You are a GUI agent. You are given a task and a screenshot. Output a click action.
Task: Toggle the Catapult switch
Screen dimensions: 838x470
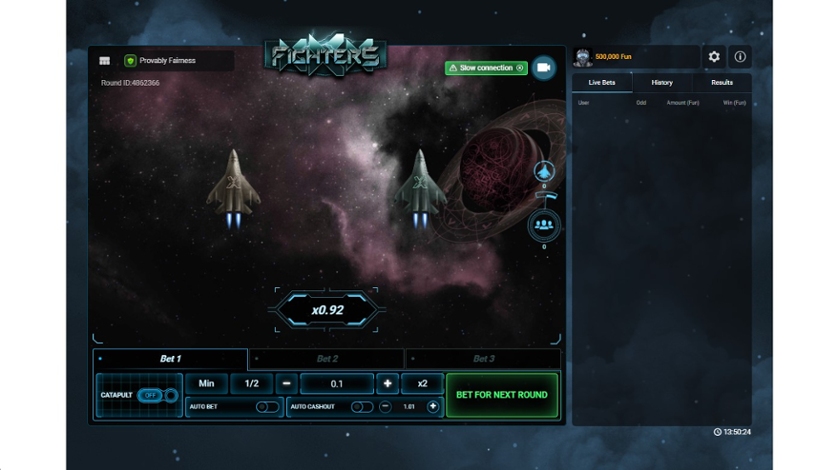(152, 395)
